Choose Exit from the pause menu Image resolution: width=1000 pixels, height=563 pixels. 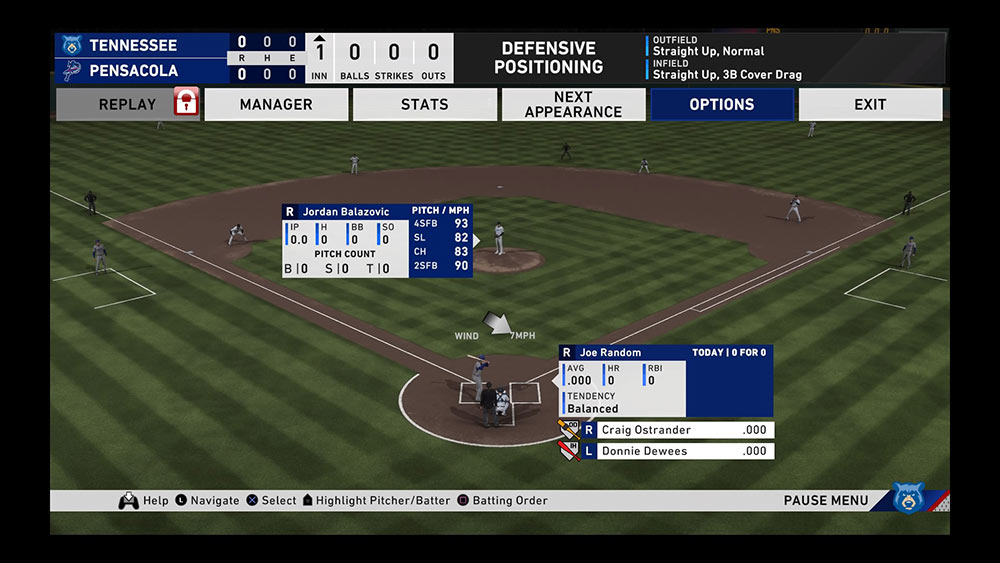pos(870,104)
